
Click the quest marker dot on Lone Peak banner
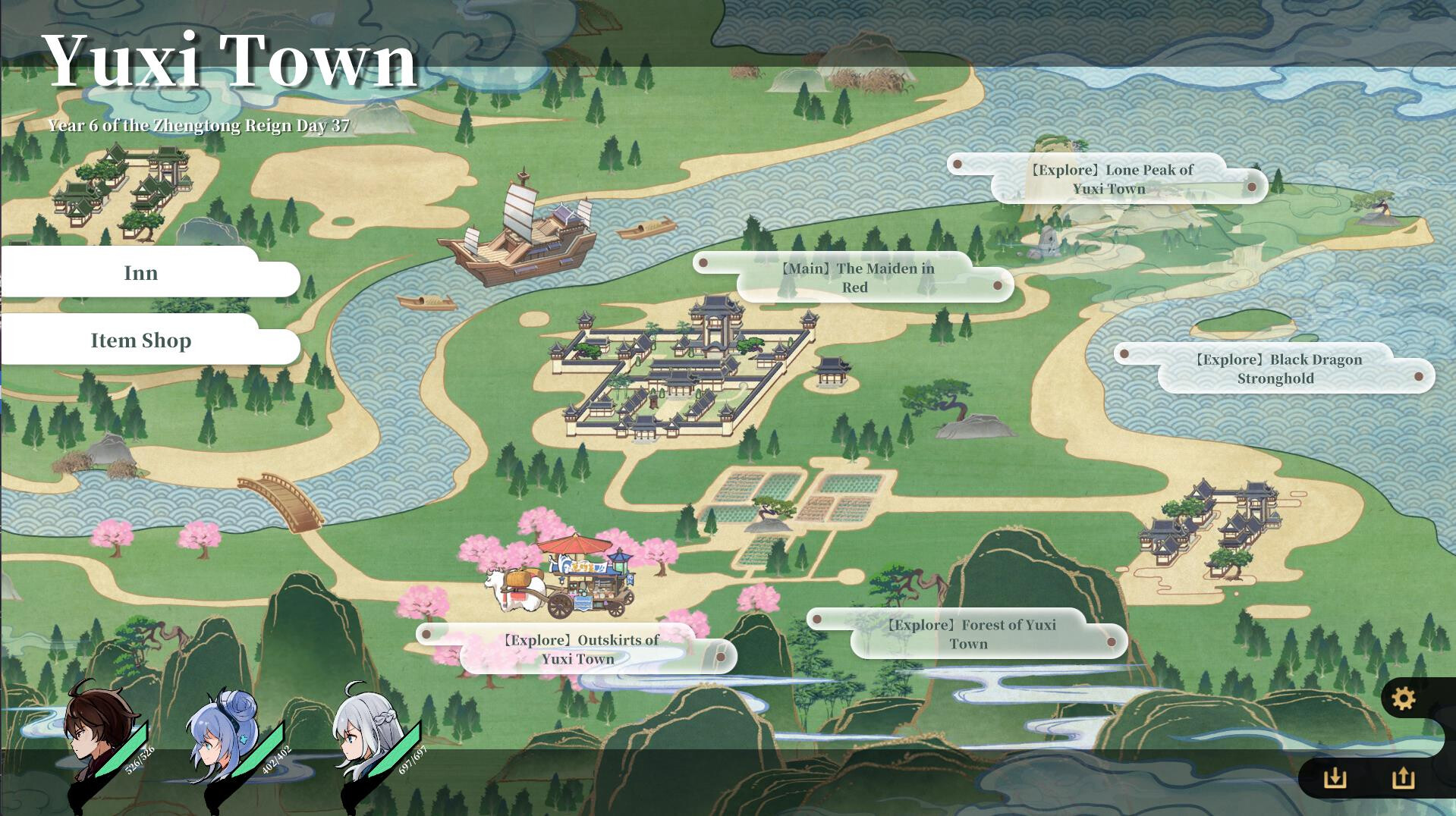pyautogui.click(x=958, y=162)
